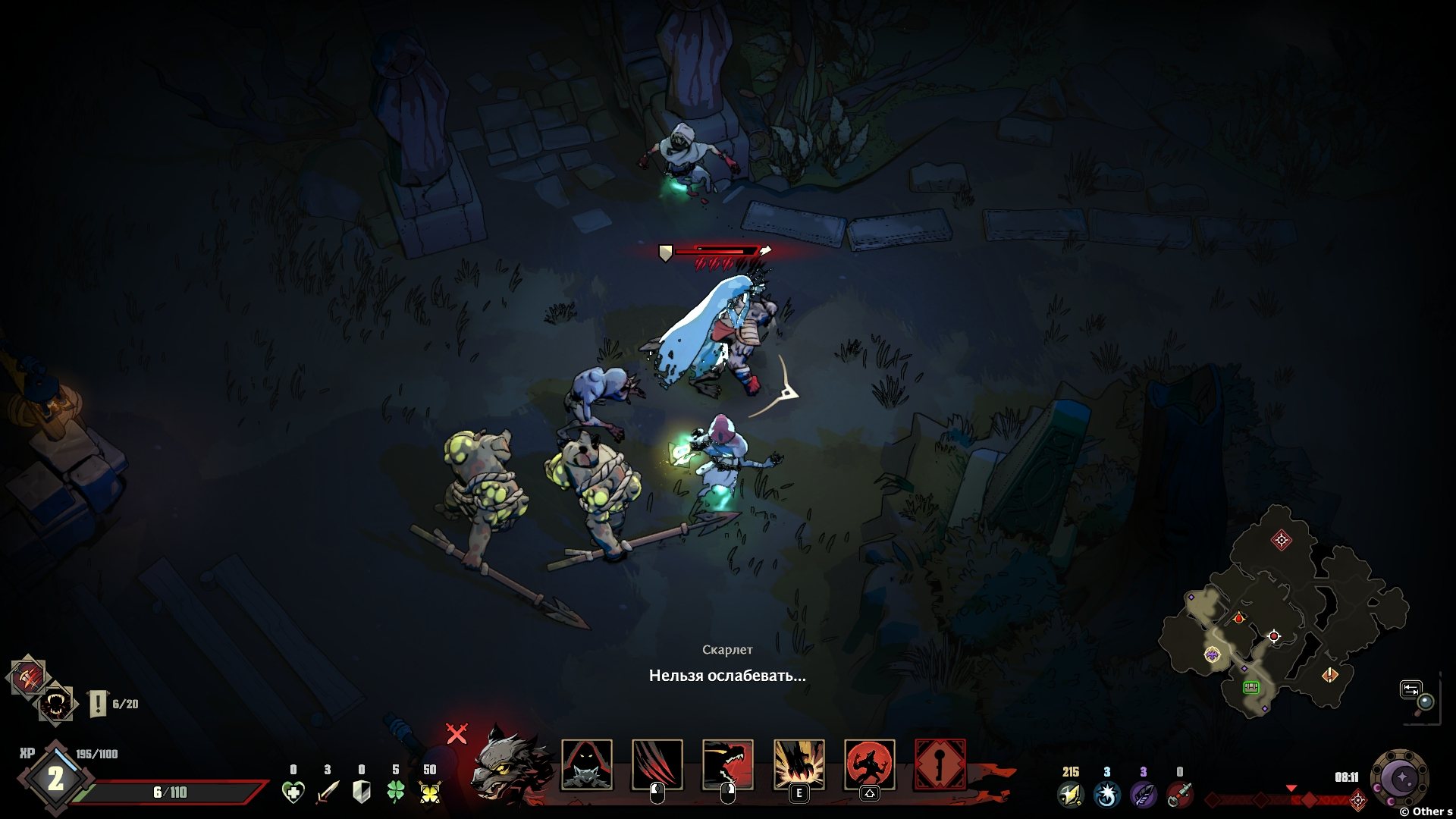Open the exclamation banner quest tracker
The height and width of the screenshot is (819, 1456).
click(99, 704)
